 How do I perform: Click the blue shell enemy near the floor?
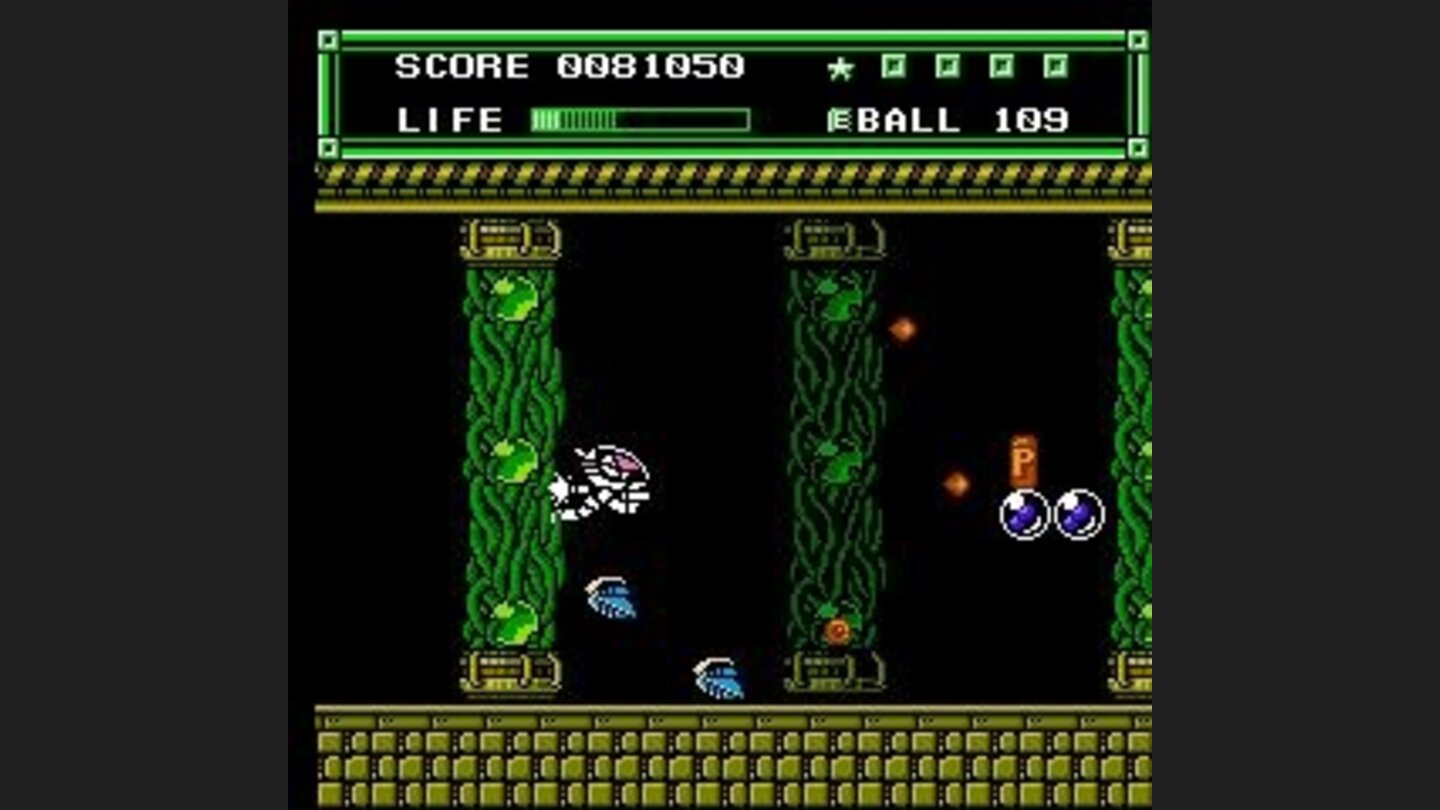pos(718,677)
